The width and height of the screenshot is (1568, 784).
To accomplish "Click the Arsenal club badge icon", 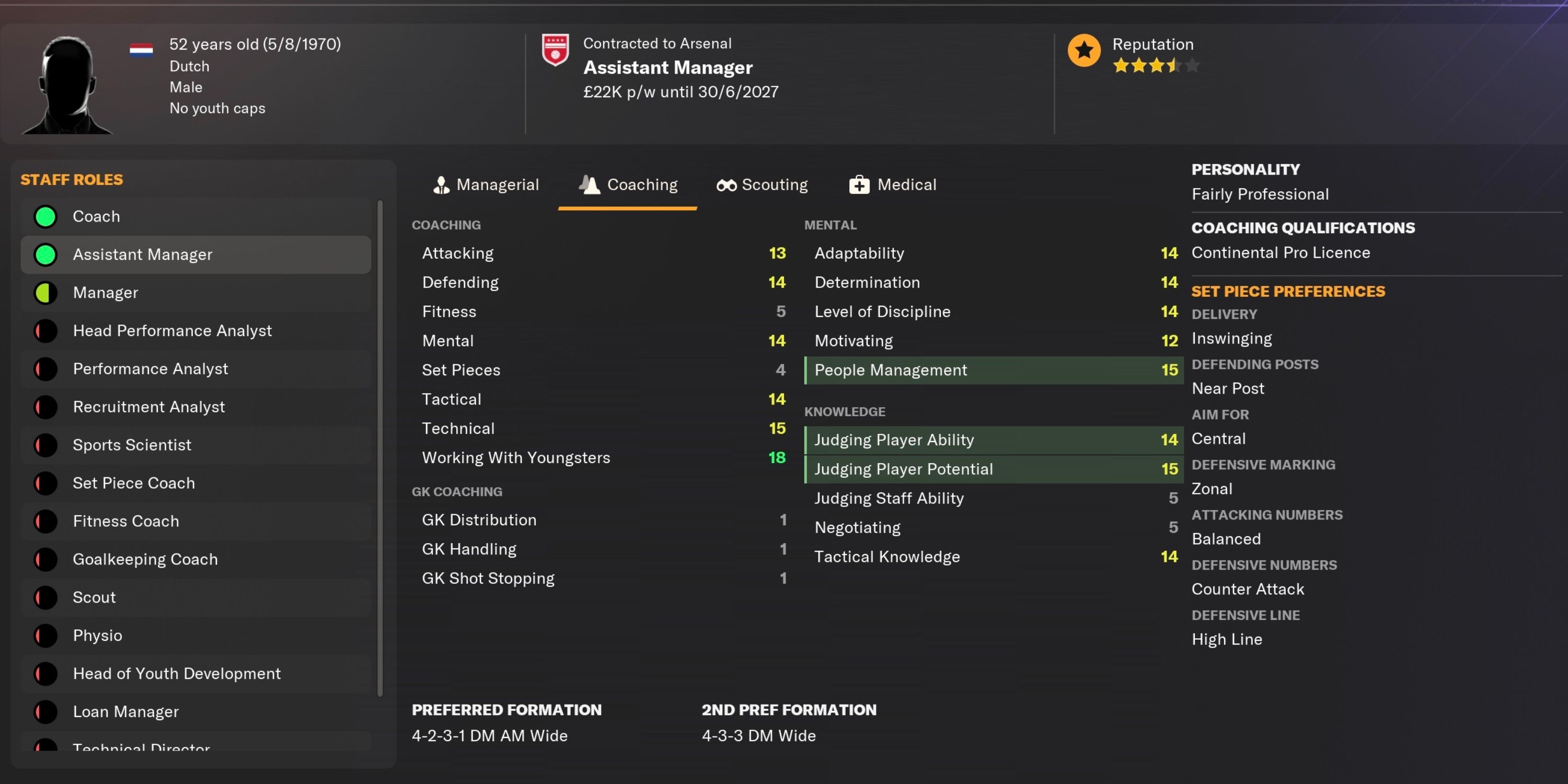I will pyautogui.click(x=555, y=50).
